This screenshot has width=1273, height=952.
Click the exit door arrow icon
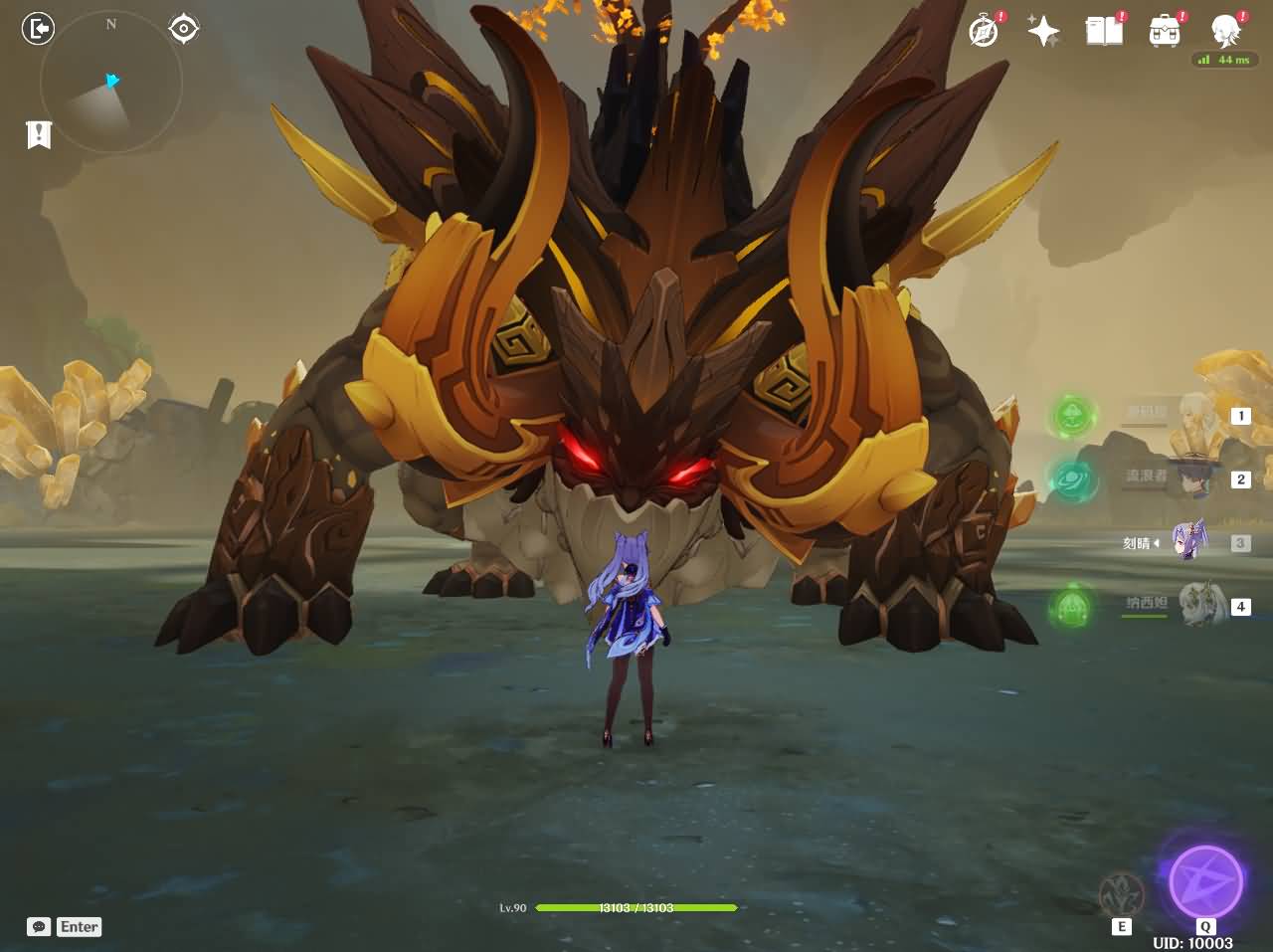click(38, 29)
